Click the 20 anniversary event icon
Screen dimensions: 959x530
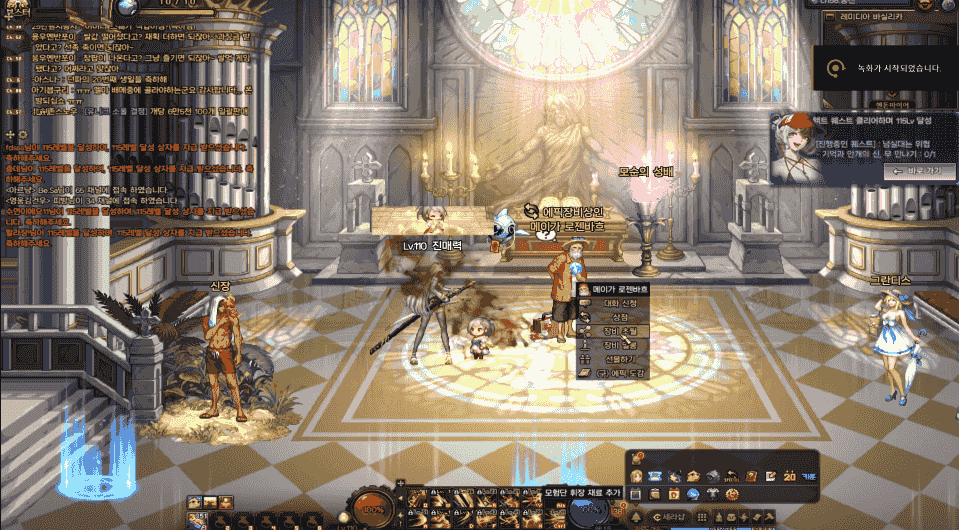click(x=789, y=476)
